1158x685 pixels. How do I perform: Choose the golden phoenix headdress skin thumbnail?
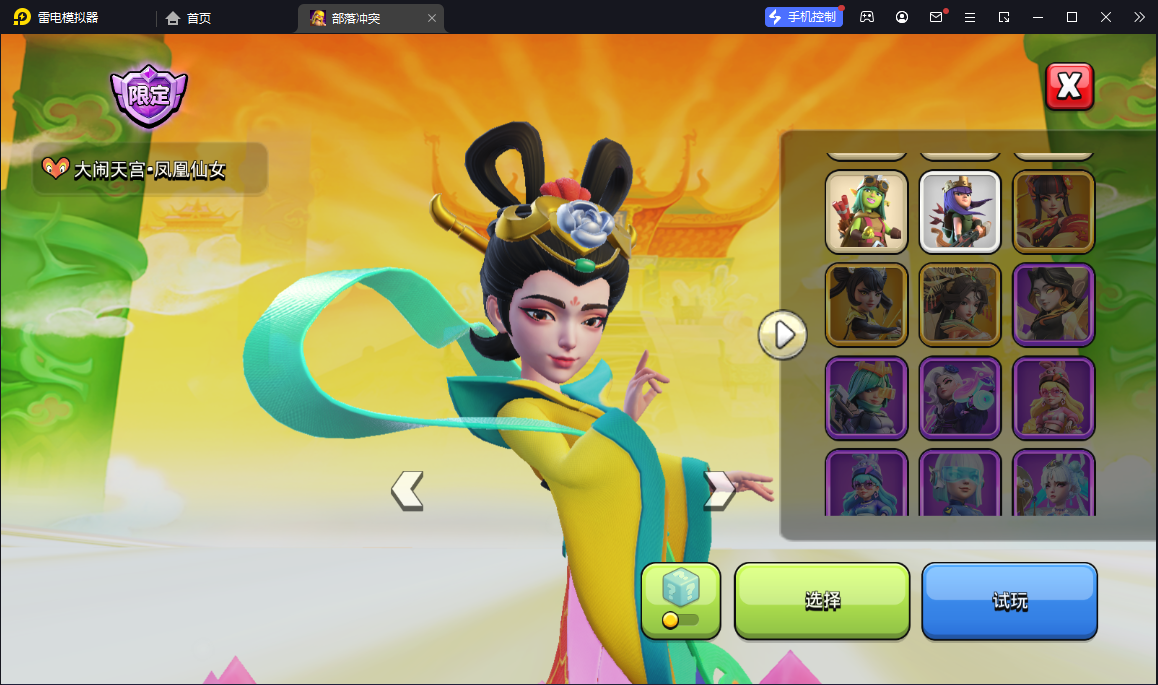(x=959, y=304)
